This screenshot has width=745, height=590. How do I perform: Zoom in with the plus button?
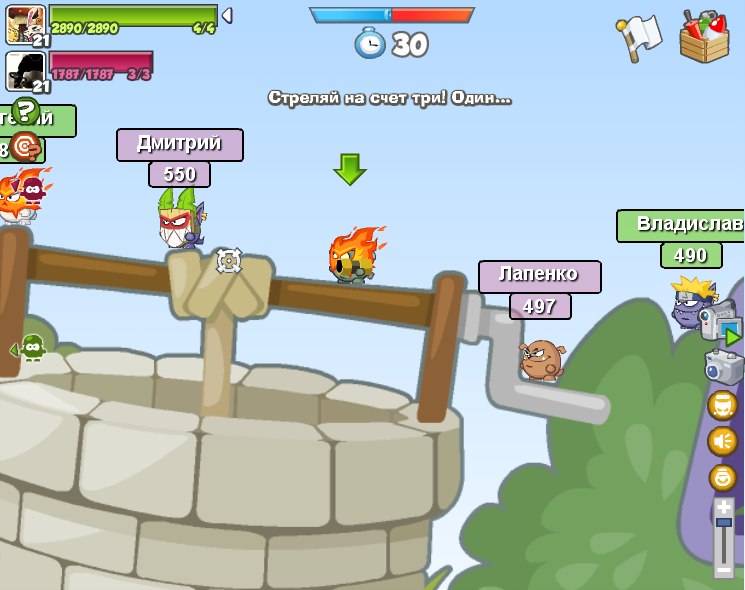click(723, 507)
